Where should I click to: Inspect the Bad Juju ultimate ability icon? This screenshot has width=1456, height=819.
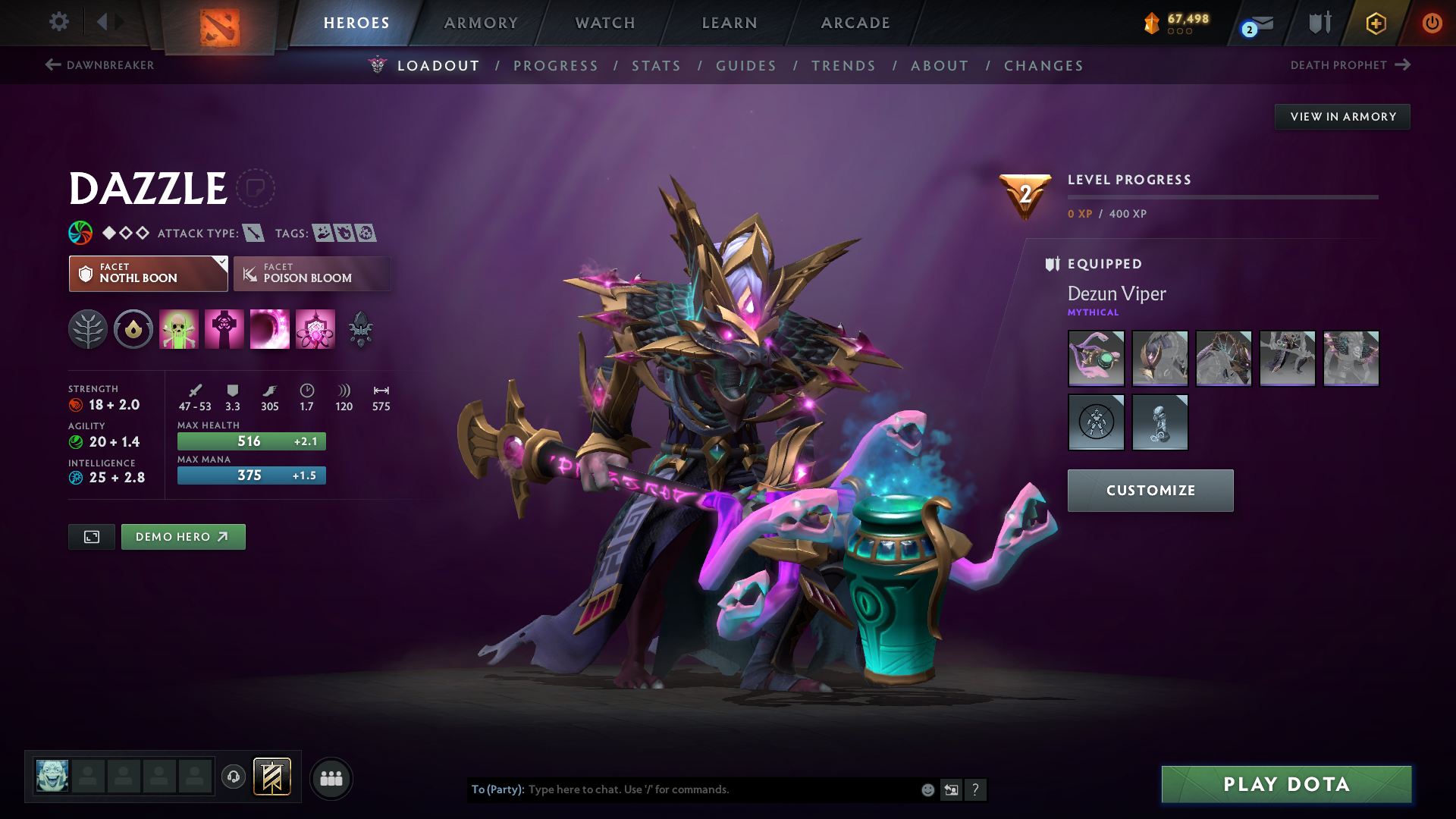pos(315,329)
